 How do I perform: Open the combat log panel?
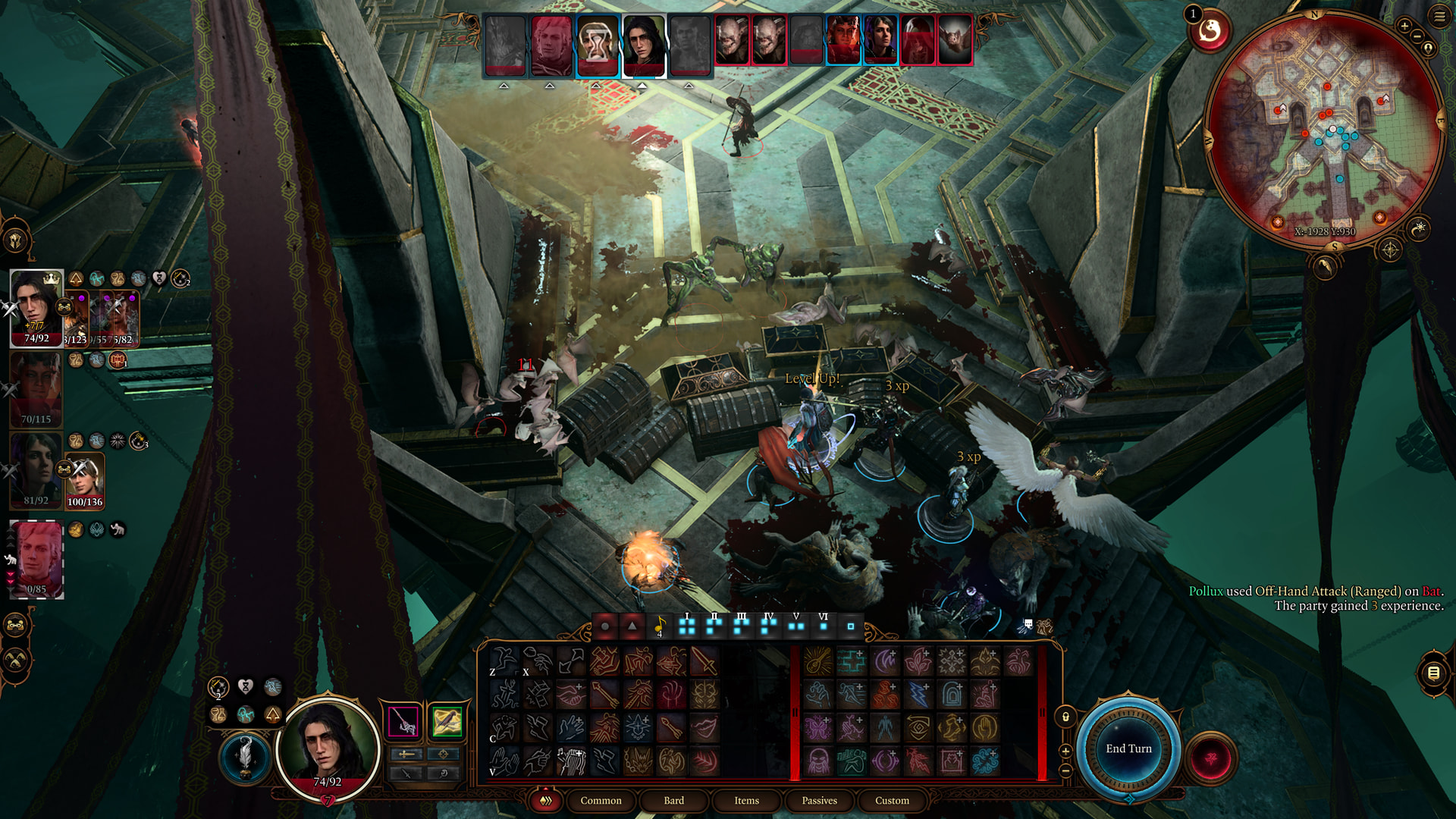[x=1433, y=673]
